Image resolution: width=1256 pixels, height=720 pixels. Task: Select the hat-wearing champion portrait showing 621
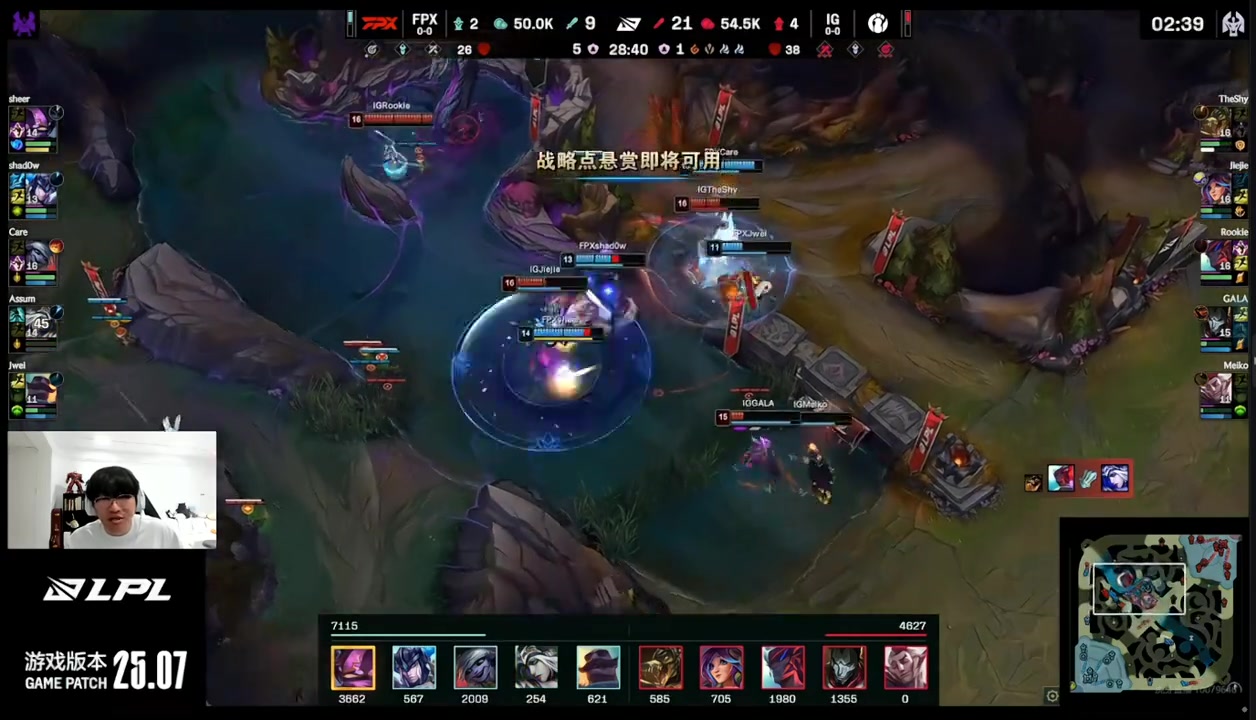pyautogui.click(x=597, y=668)
